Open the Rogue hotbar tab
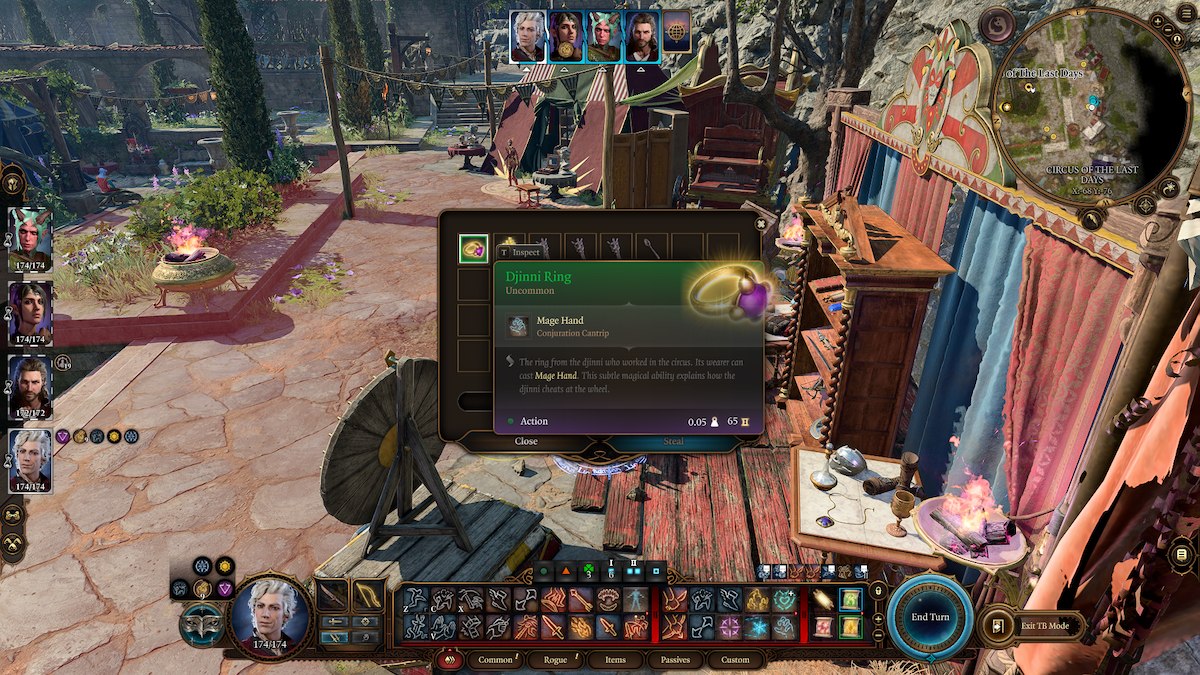The height and width of the screenshot is (675, 1200). [555, 660]
